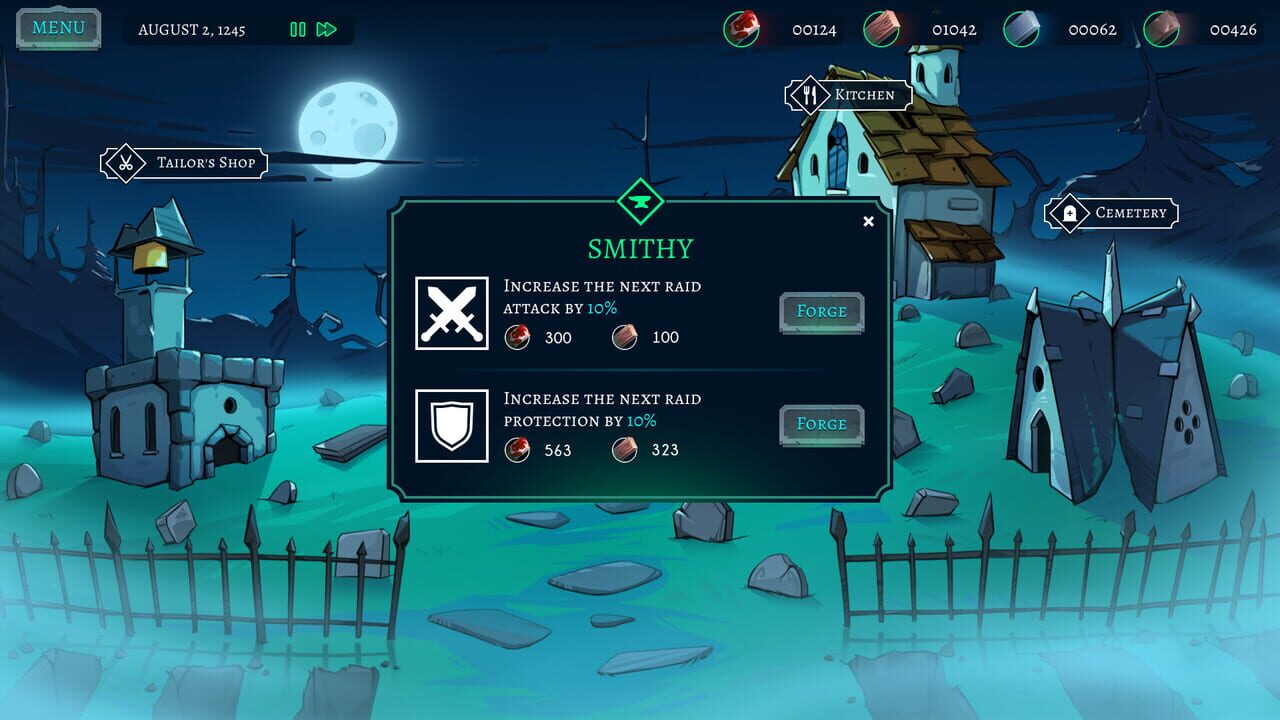The height and width of the screenshot is (720, 1280).
Task: Click the scissors icon on the Tailor's Shop label
Action: tap(125, 162)
